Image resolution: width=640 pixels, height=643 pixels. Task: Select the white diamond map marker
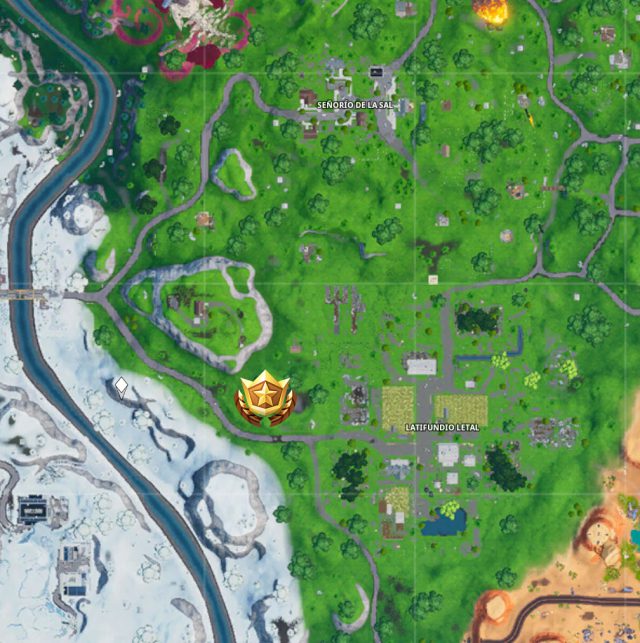click(x=121, y=385)
